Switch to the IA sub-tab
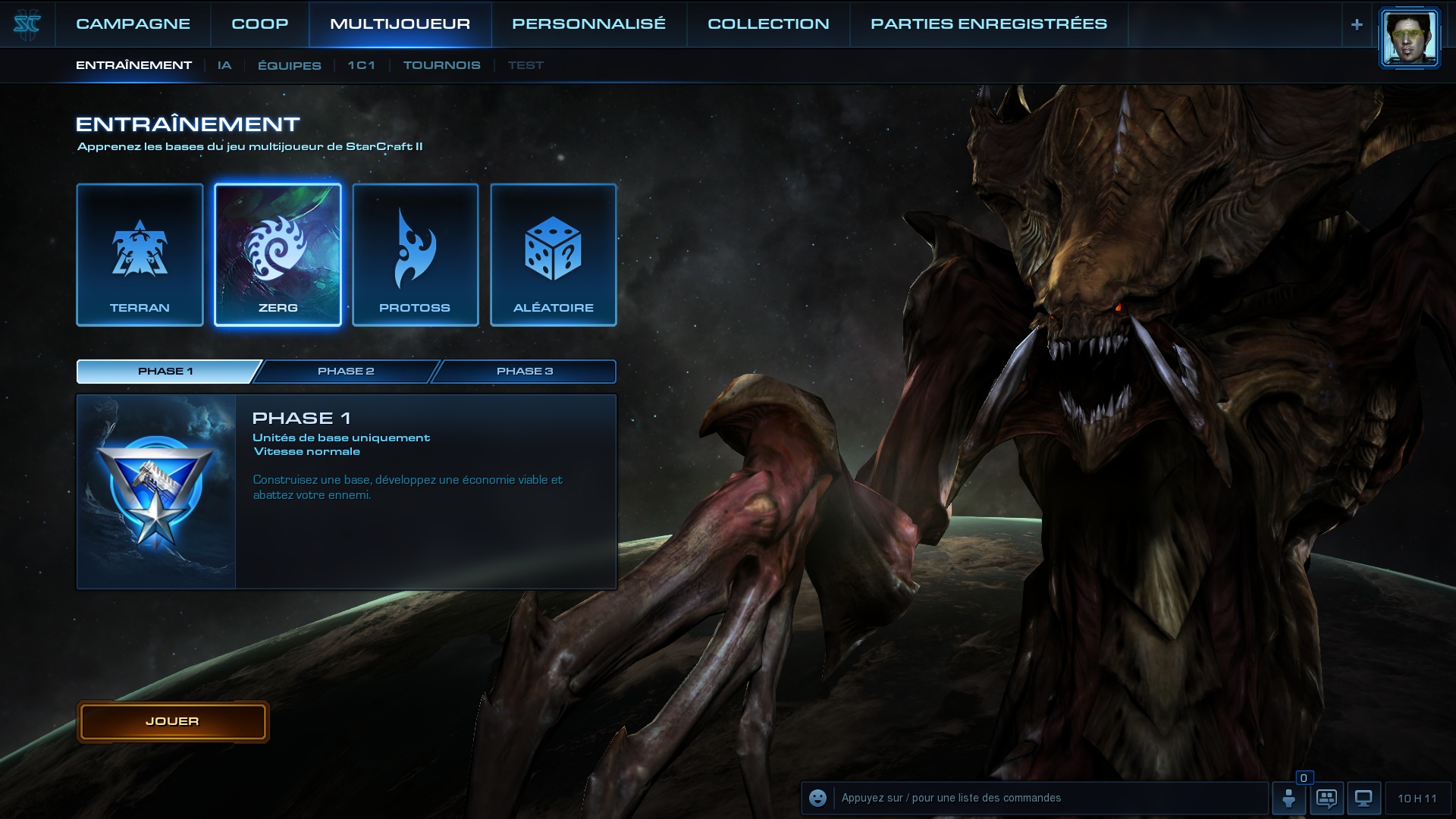The height and width of the screenshot is (819, 1456). tap(224, 65)
